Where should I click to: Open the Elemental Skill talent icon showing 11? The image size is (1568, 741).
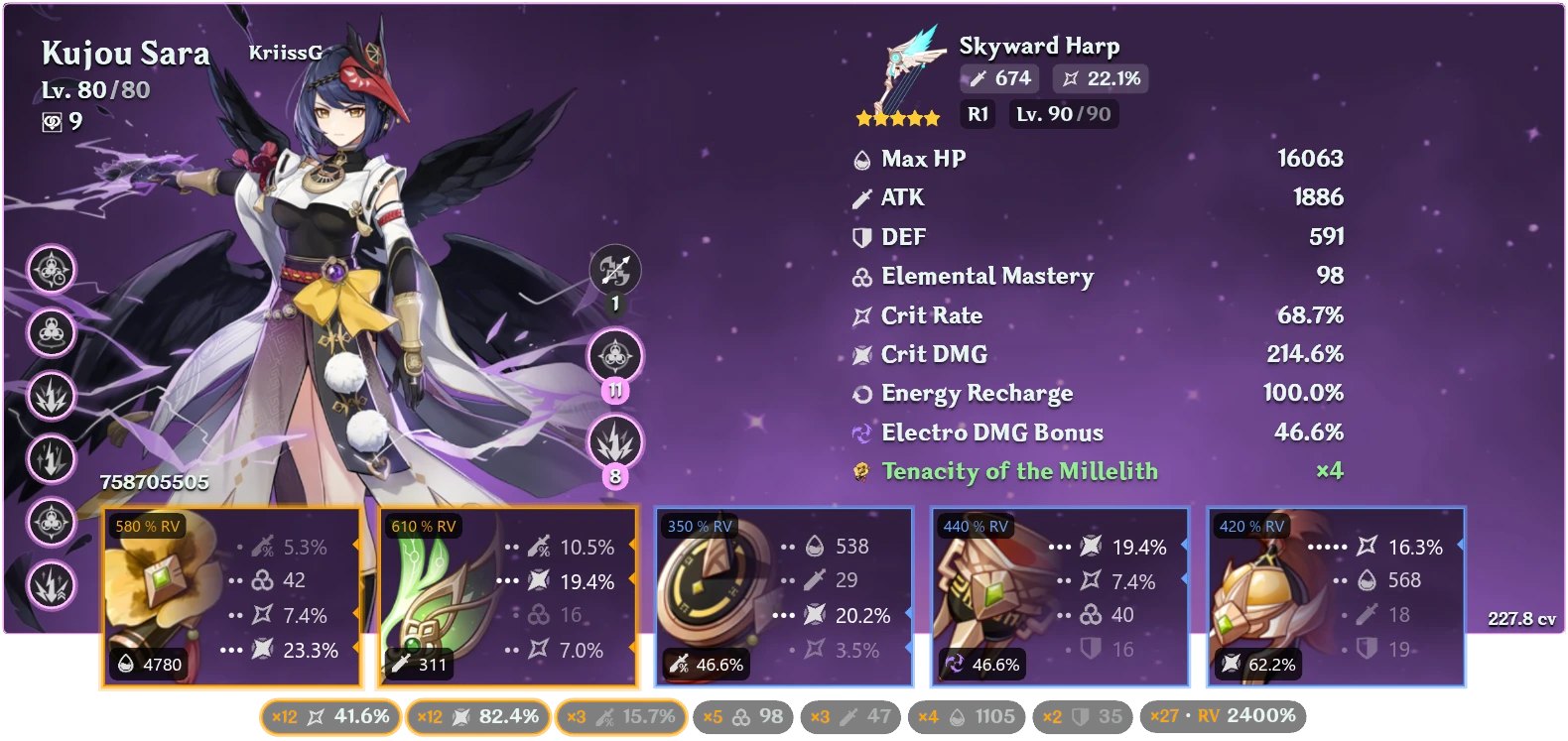pyautogui.click(x=614, y=357)
